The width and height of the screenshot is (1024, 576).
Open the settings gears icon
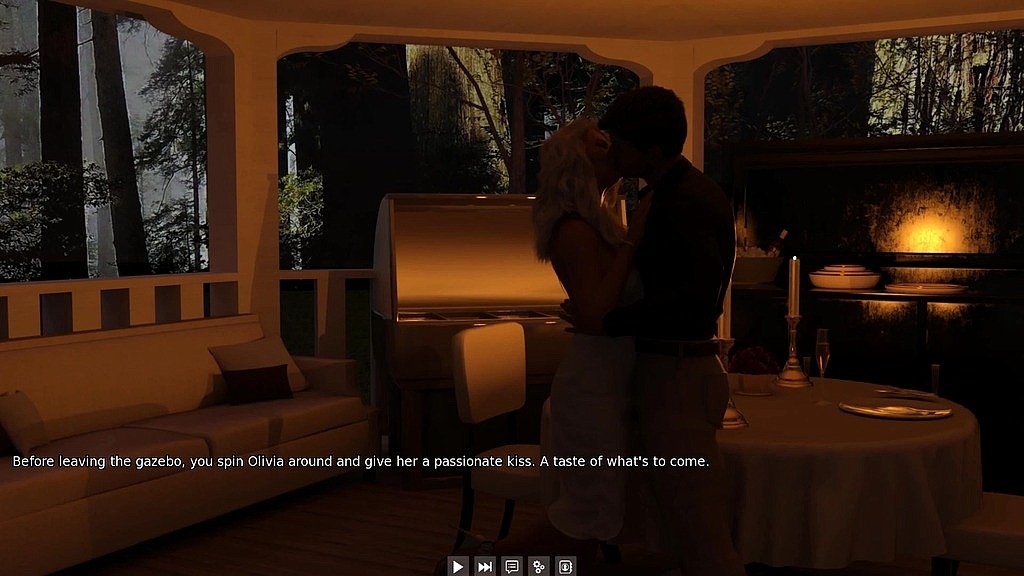(x=539, y=567)
